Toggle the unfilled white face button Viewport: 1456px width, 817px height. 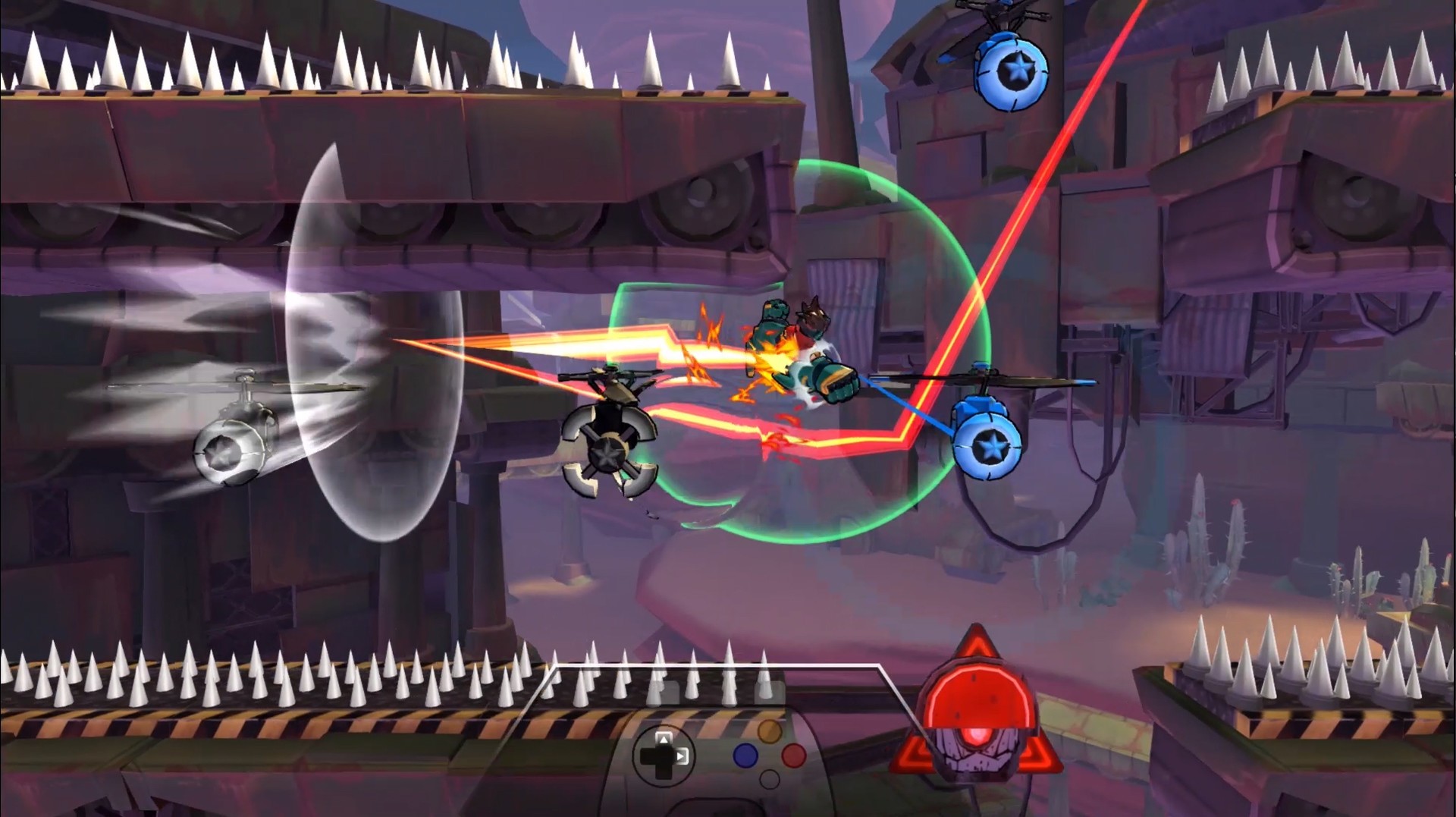pyautogui.click(x=768, y=779)
